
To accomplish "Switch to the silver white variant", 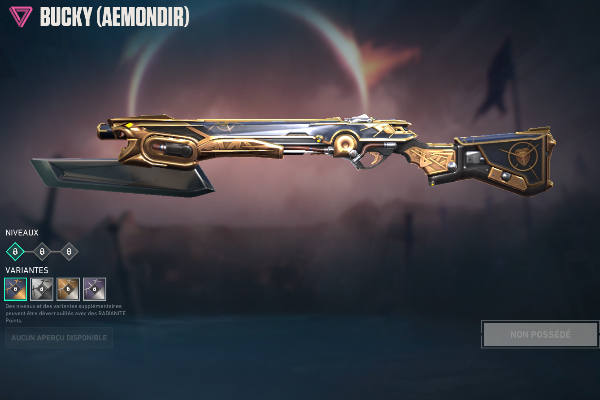I will pos(42,289).
